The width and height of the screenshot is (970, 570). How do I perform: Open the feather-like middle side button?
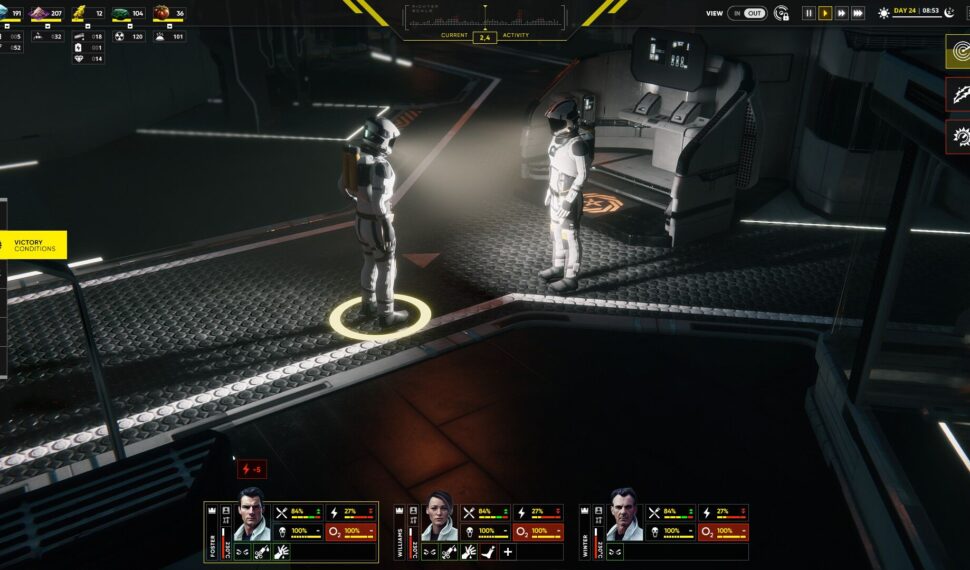958,94
